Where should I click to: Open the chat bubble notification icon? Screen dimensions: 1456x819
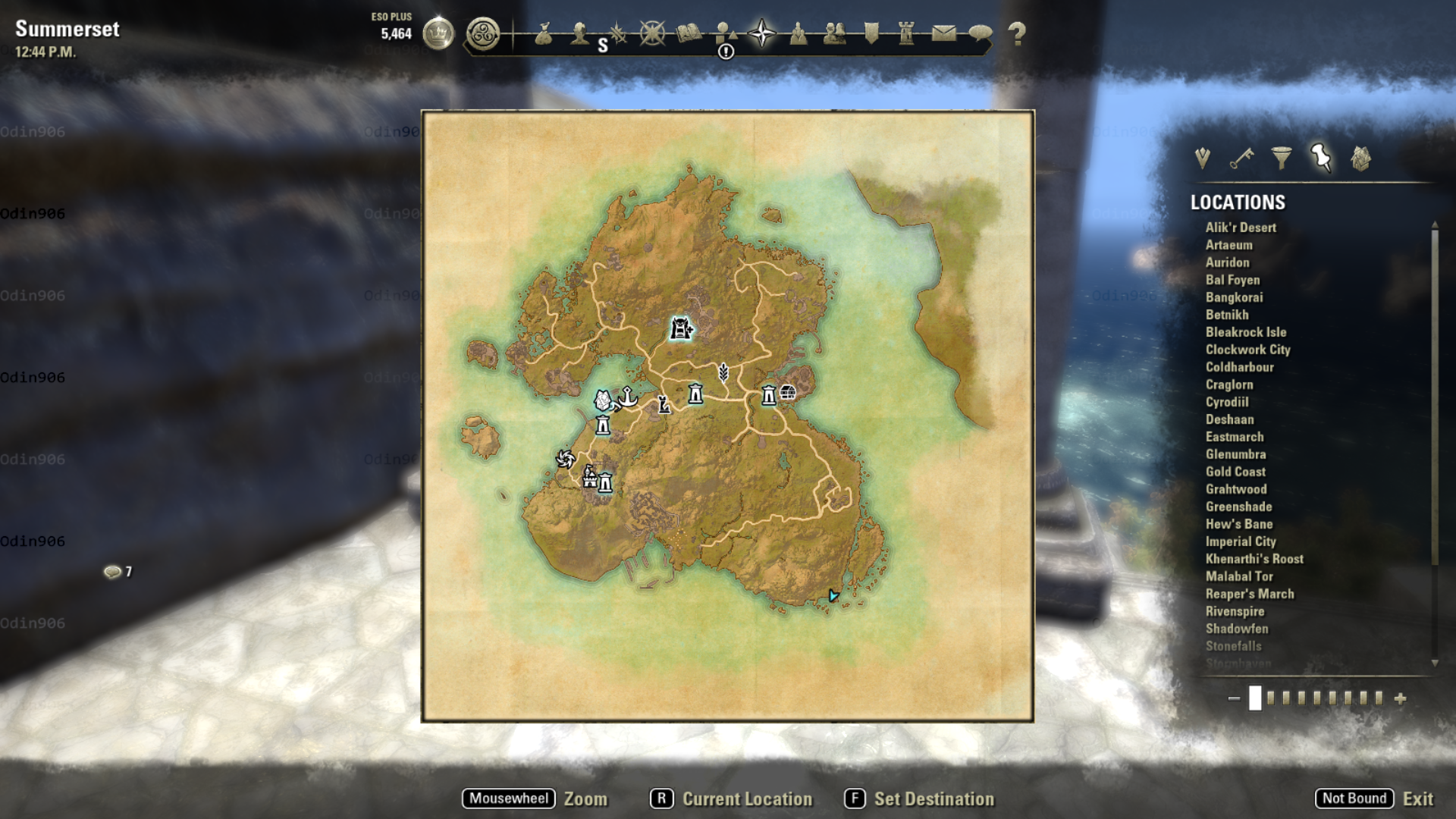(113, 572)
